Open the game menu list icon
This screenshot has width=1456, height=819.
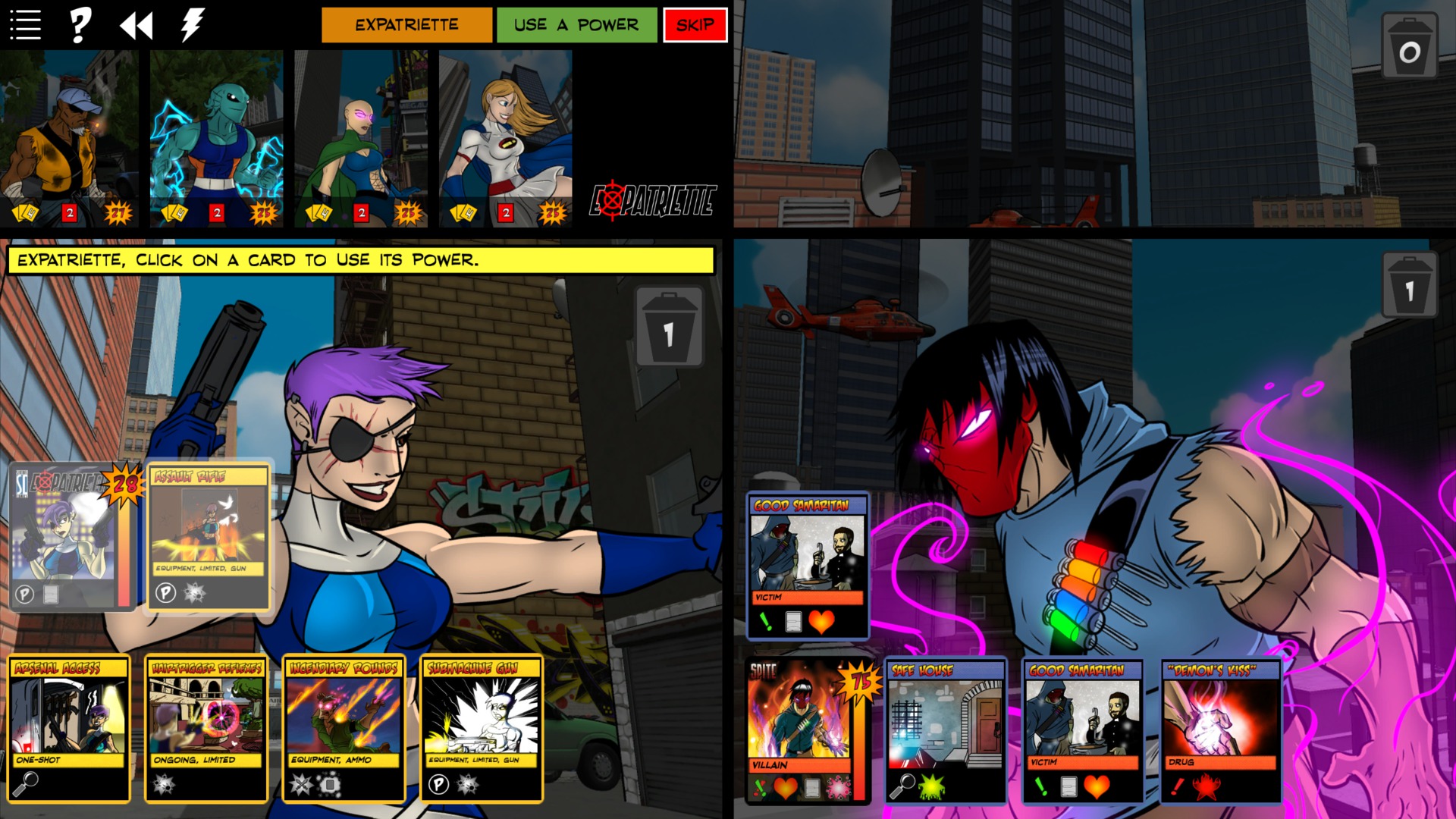coord(25,24)
